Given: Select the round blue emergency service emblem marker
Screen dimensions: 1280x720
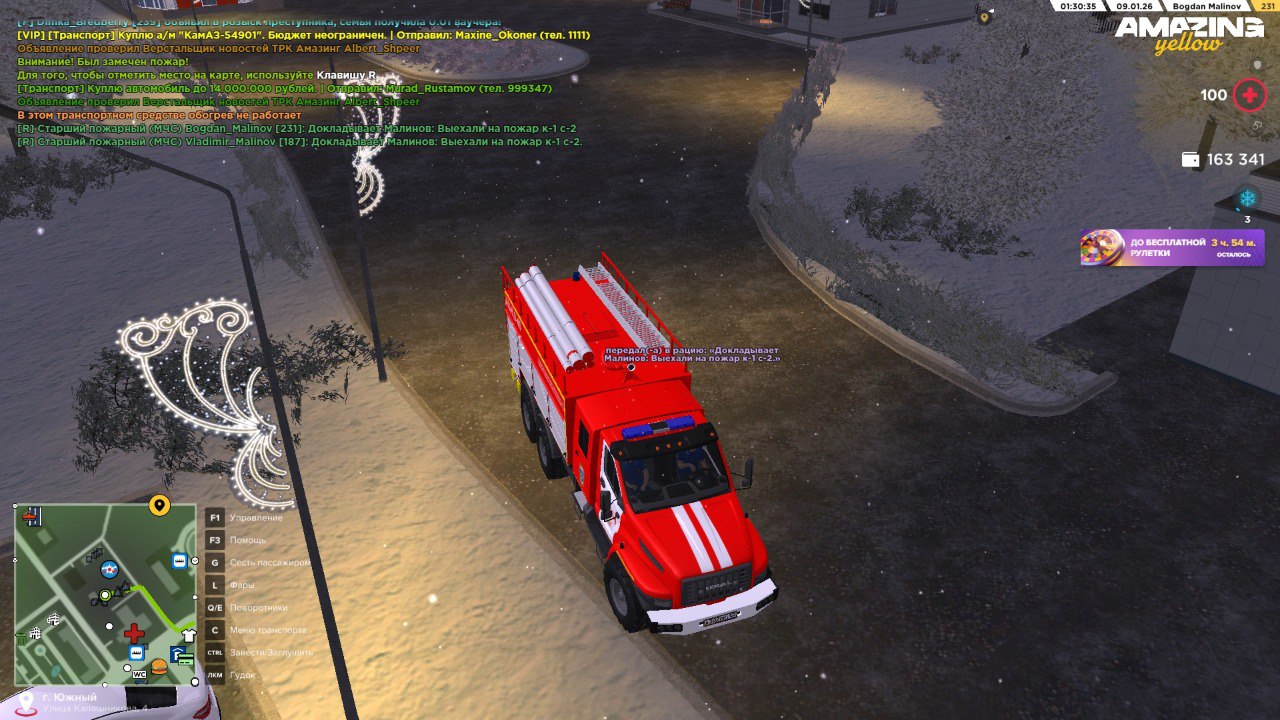Looking at the screenshot, I should click(109, 570).
